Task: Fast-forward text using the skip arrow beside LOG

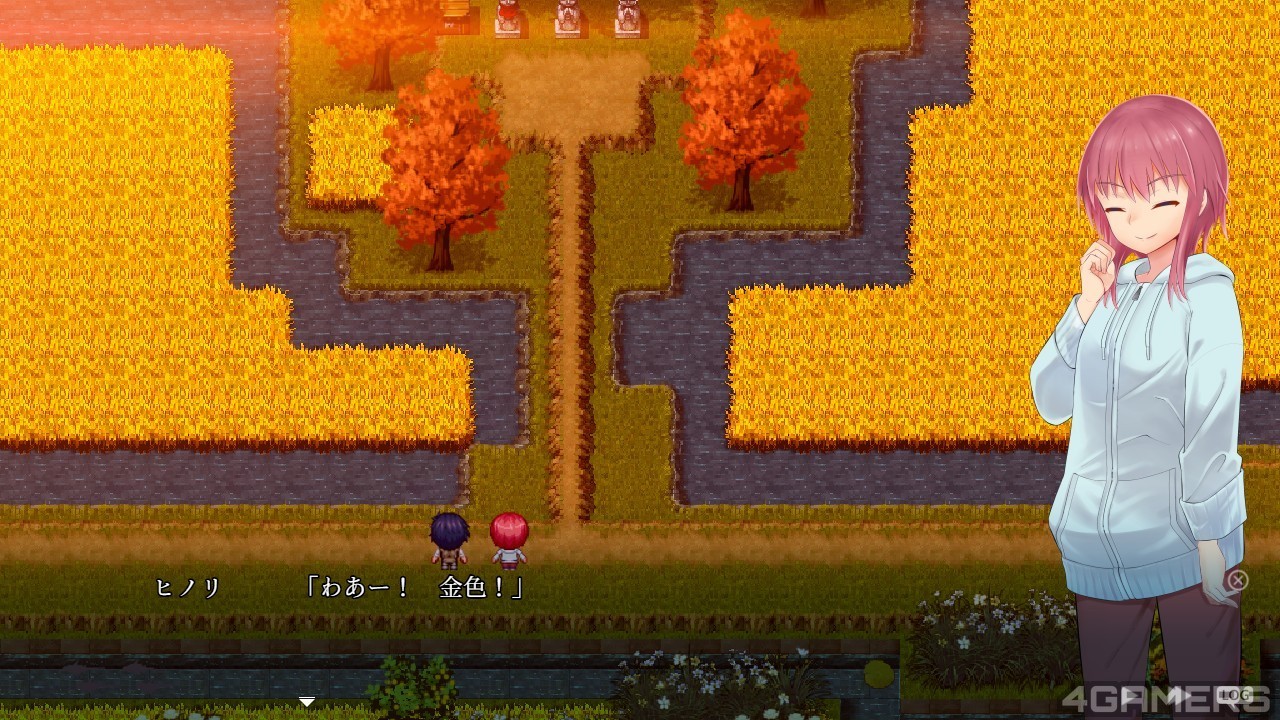Action: point(1180,695)
